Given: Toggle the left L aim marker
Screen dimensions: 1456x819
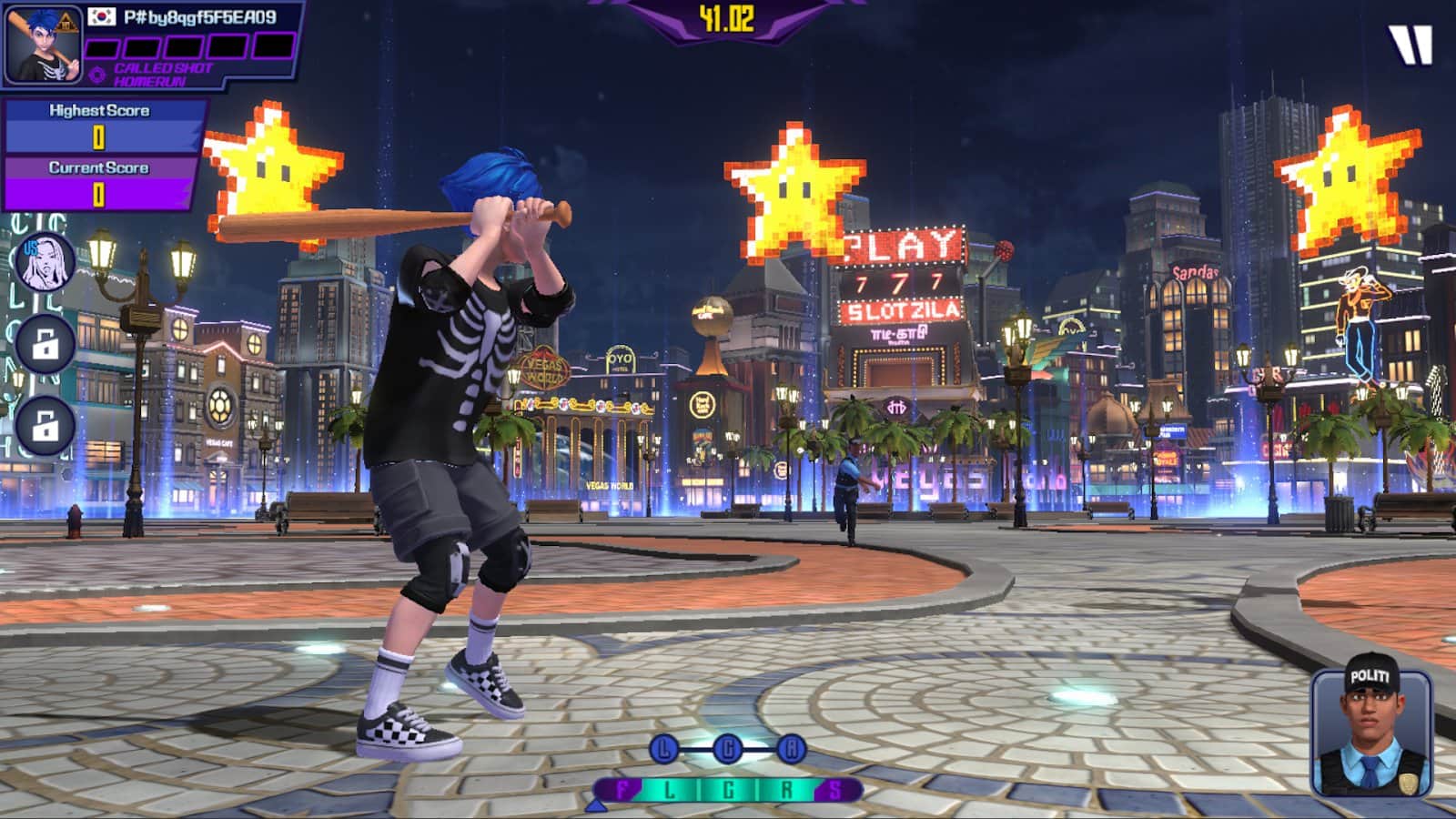Looking at the screenshot, I should click(665, 746).
